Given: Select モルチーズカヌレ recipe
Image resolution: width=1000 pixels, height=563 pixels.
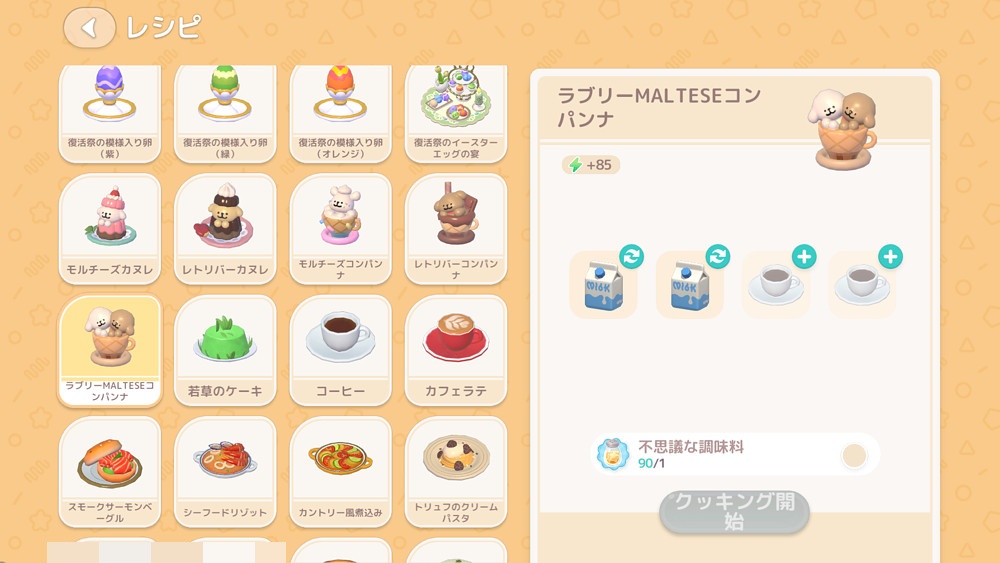Looking at the screenshot, I should point(110,229).
